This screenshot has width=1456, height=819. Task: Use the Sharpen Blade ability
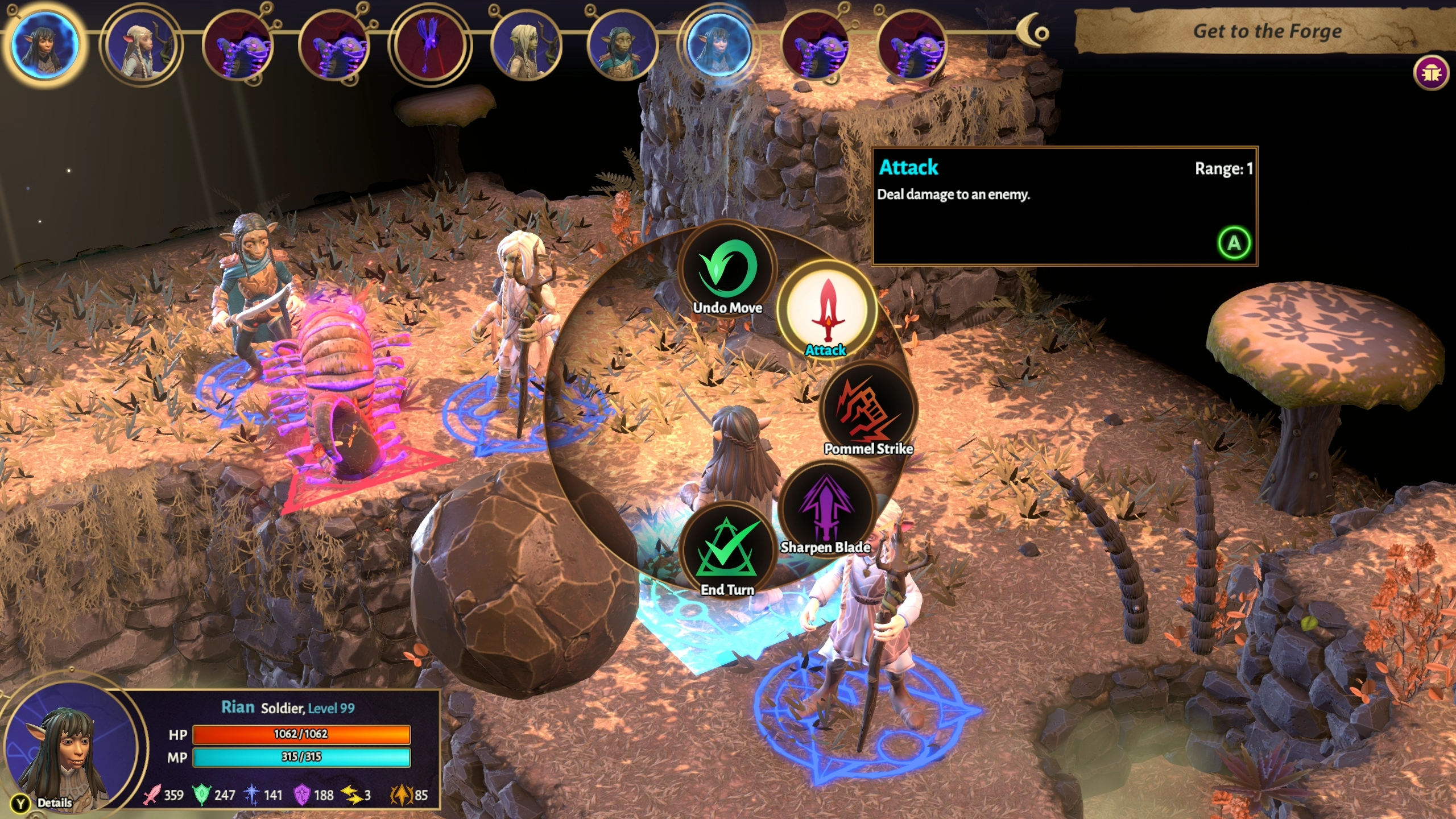tap(826, 508)
